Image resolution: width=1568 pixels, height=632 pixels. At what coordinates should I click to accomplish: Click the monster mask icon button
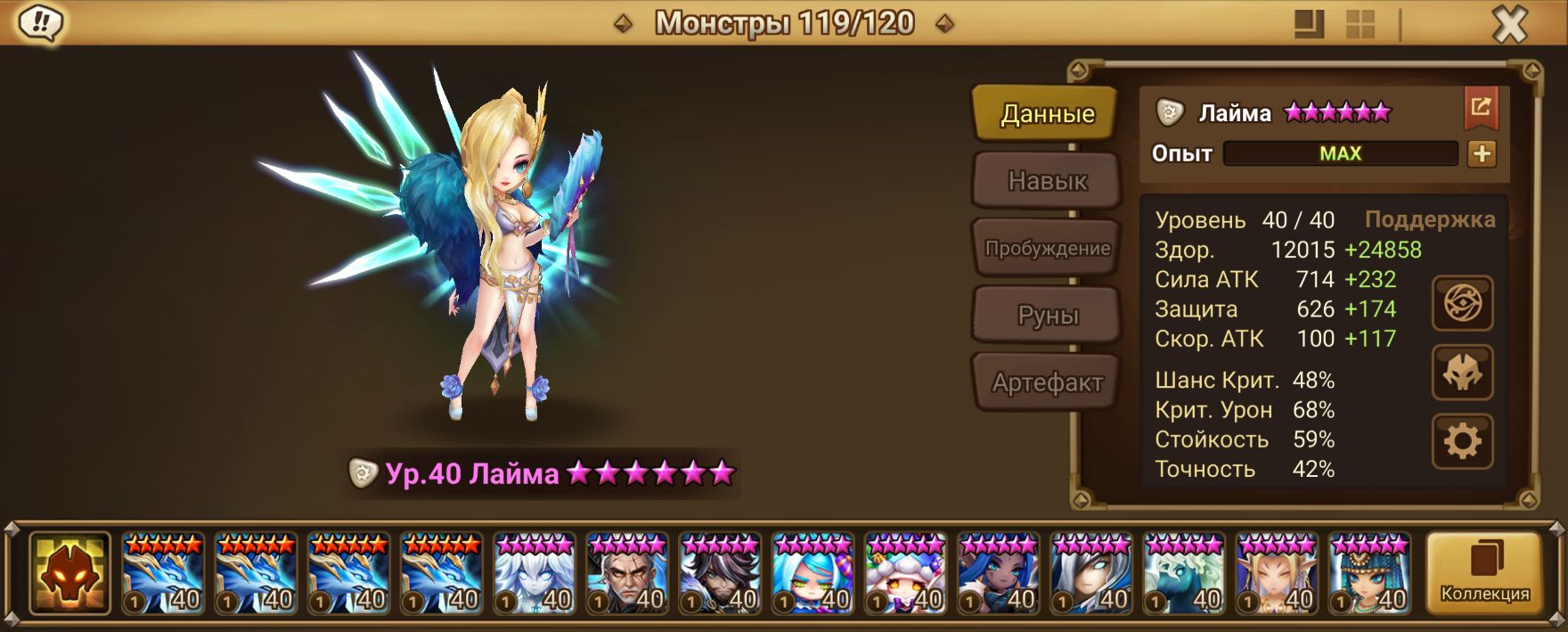coord(1462,373)
